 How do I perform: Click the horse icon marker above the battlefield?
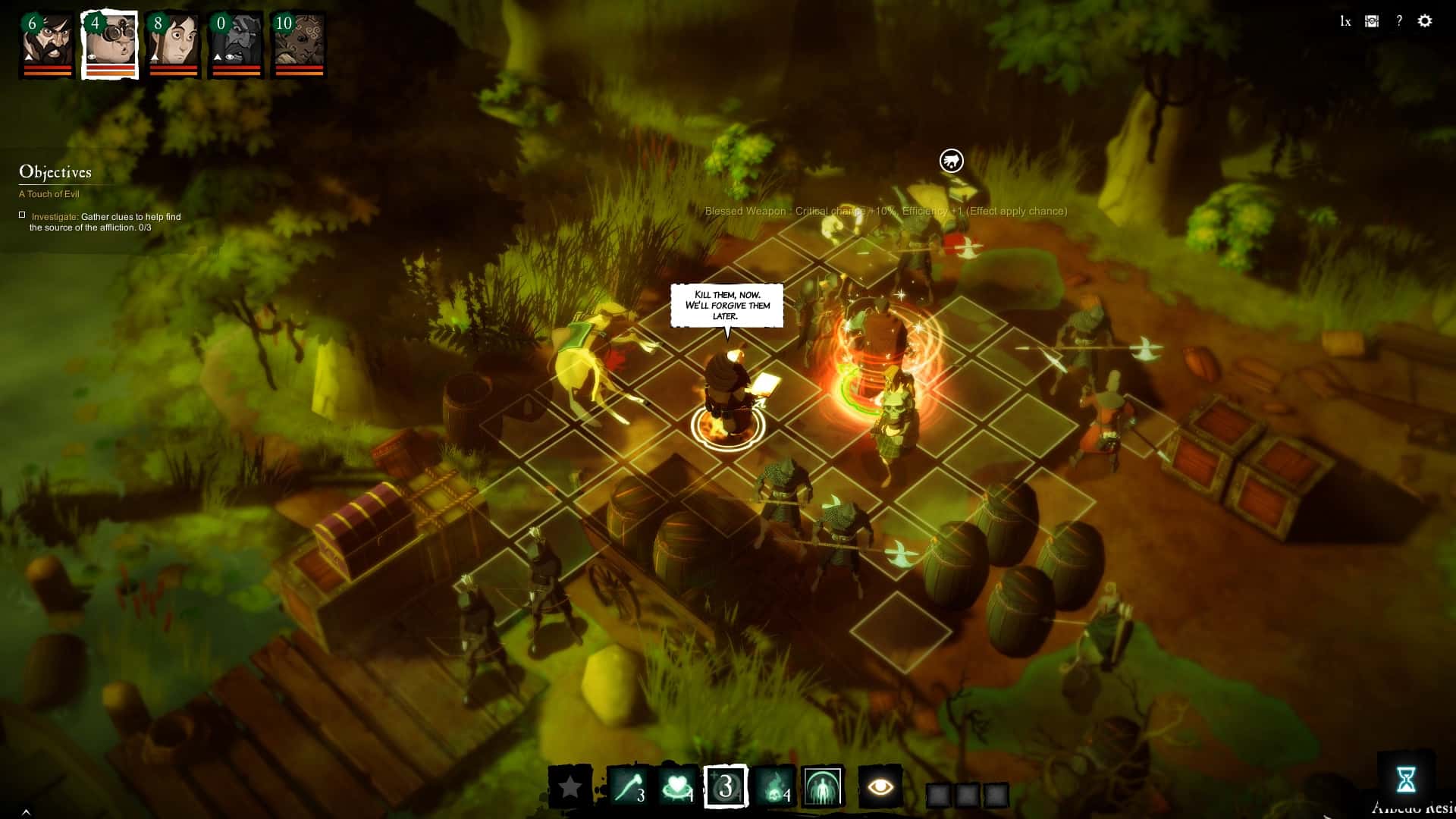coord(951,161)
